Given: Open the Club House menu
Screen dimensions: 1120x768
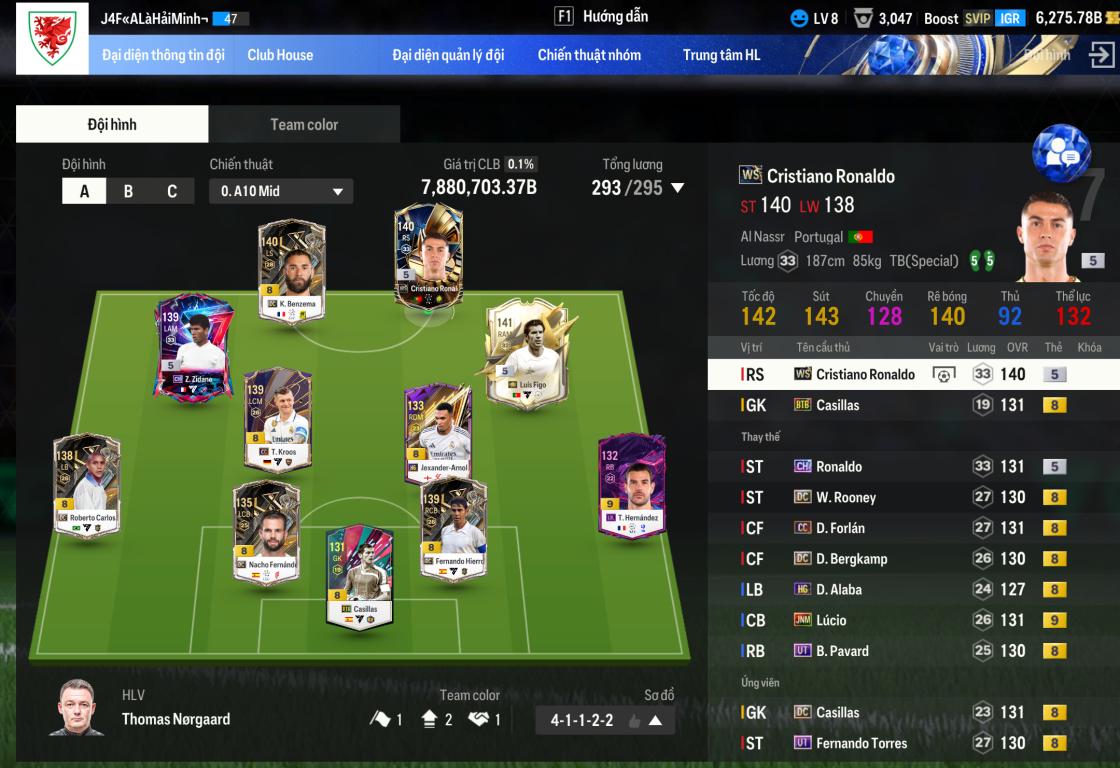Looking at the screenshot, I should 280,55.
